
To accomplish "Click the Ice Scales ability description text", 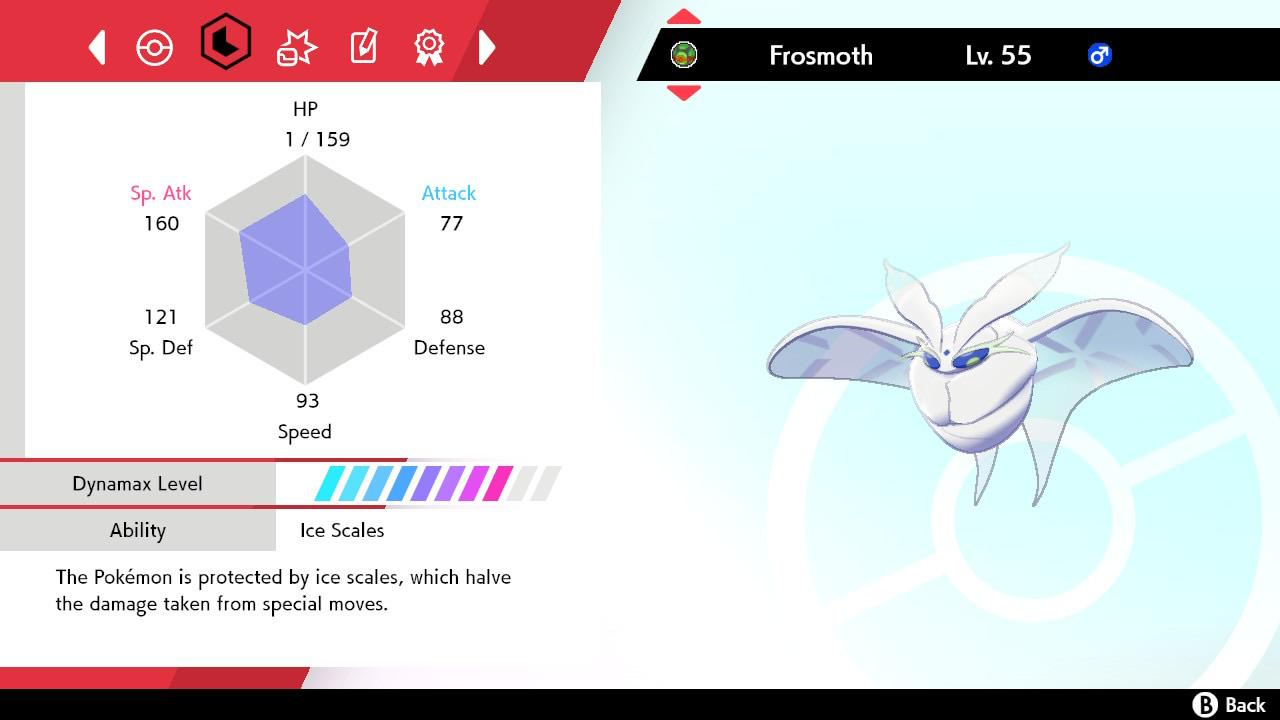I will pyautogui.click(x=283, y=590).
